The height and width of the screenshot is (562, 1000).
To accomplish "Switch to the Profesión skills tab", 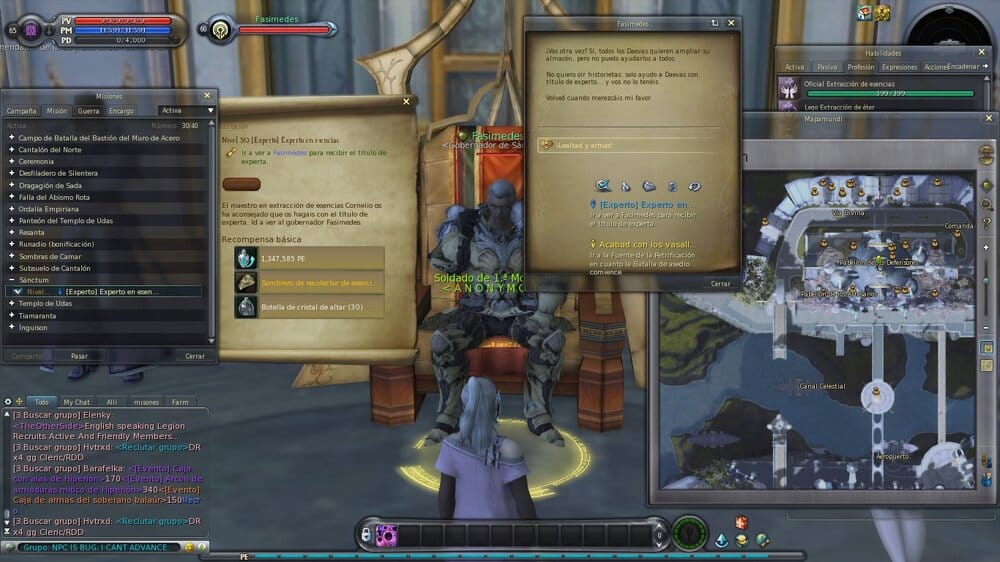I will point(860,67).
